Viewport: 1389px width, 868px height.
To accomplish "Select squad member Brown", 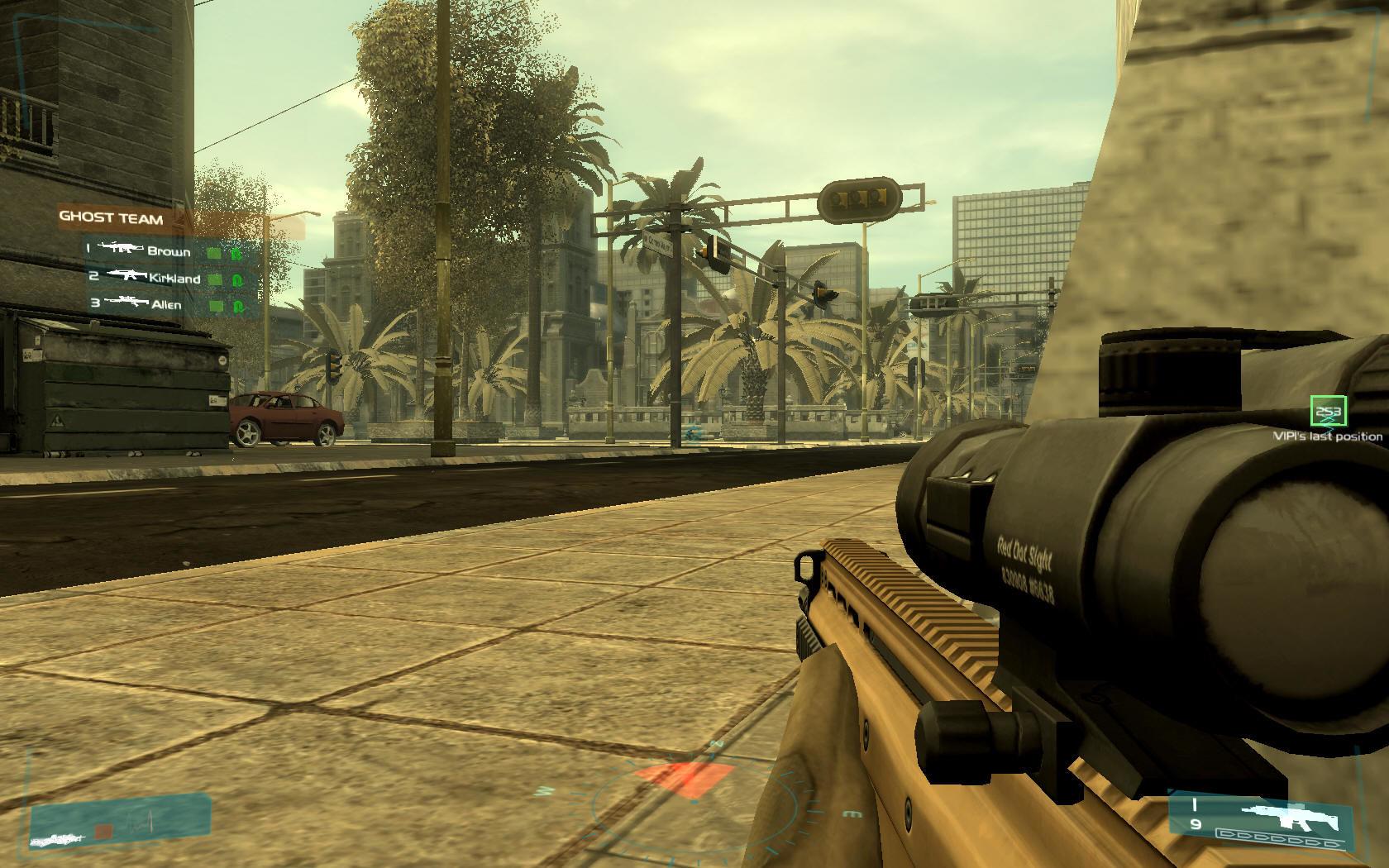I will coord(169,251).
